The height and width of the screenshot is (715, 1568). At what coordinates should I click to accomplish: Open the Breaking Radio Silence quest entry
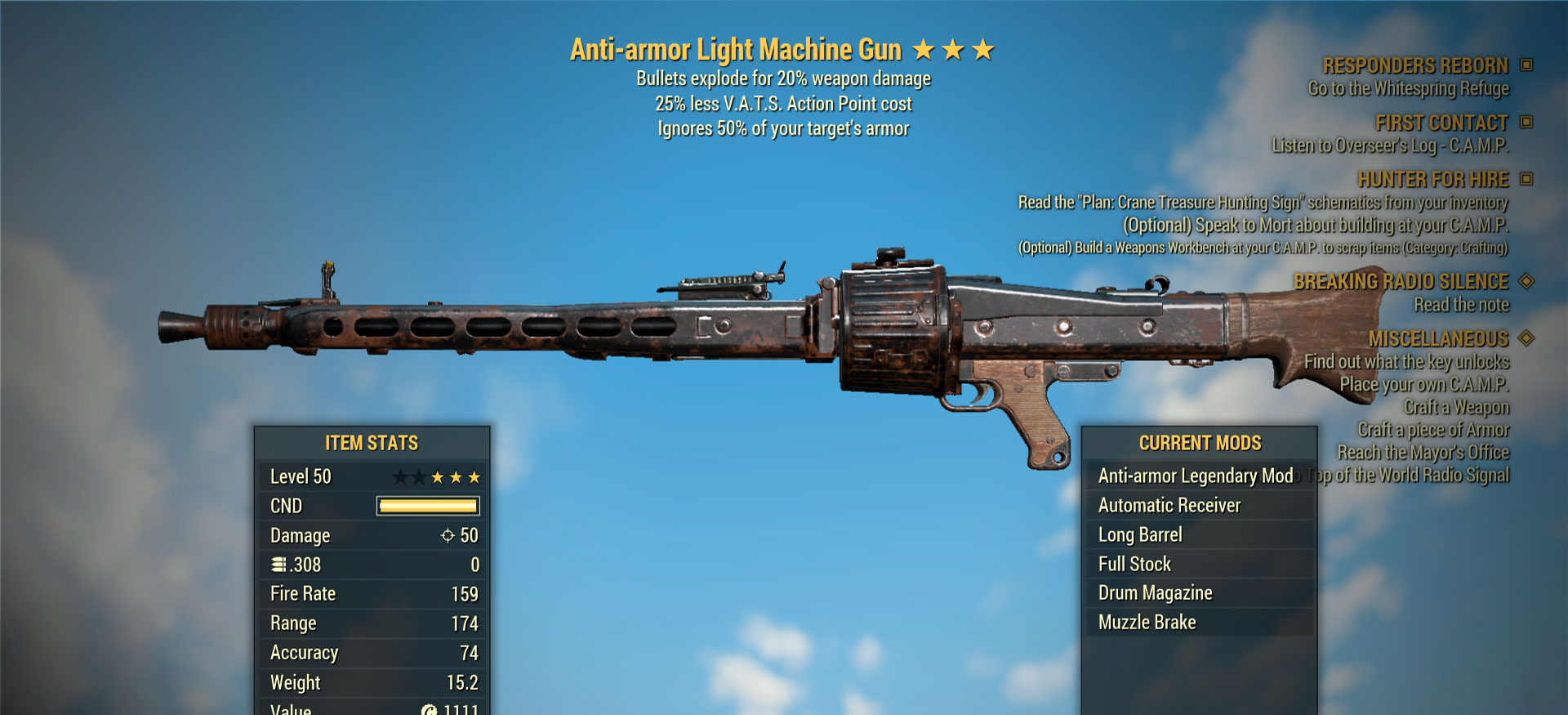coord(1401,281)
